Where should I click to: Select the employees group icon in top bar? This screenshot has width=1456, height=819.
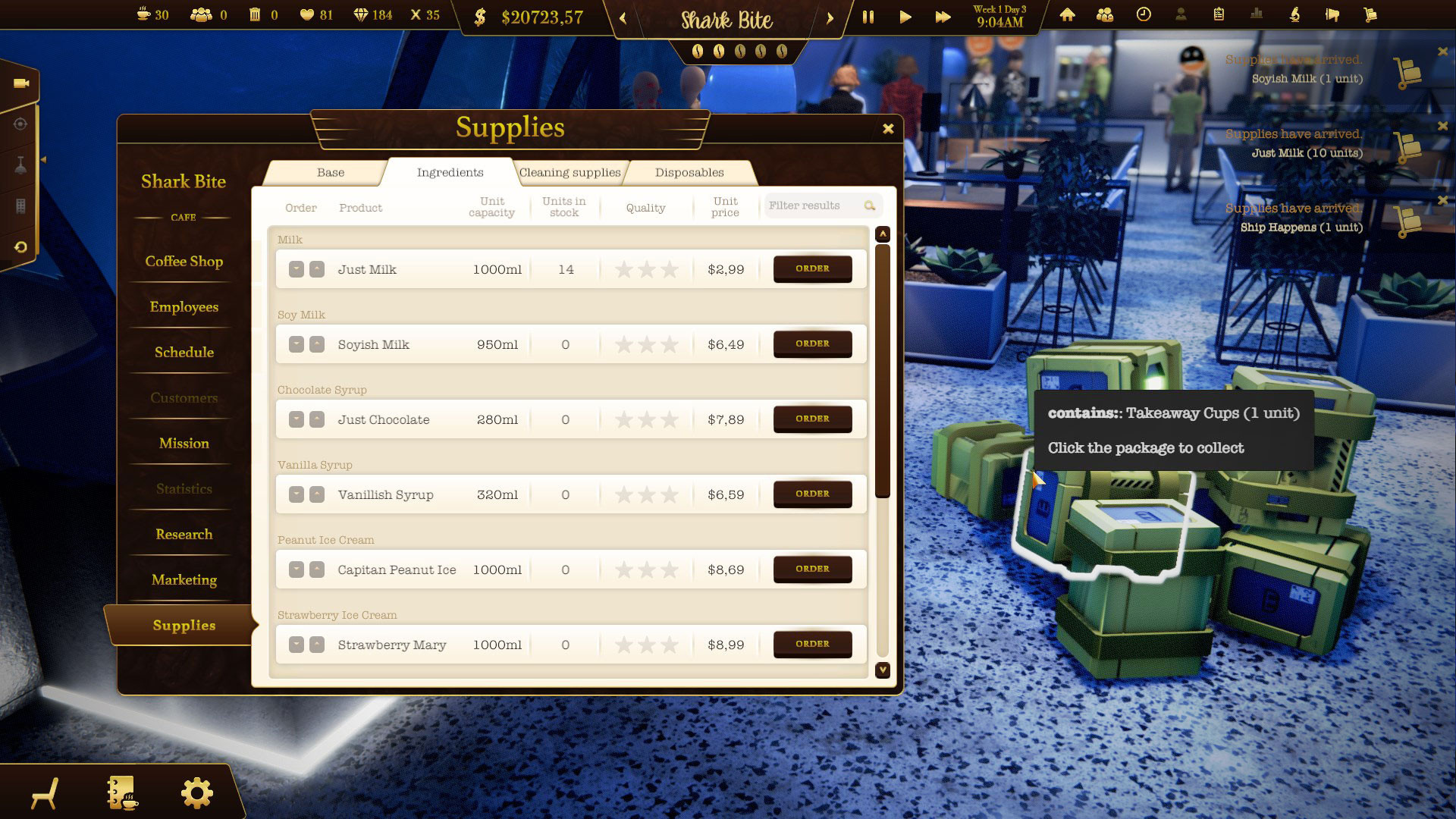(1103, 15)
